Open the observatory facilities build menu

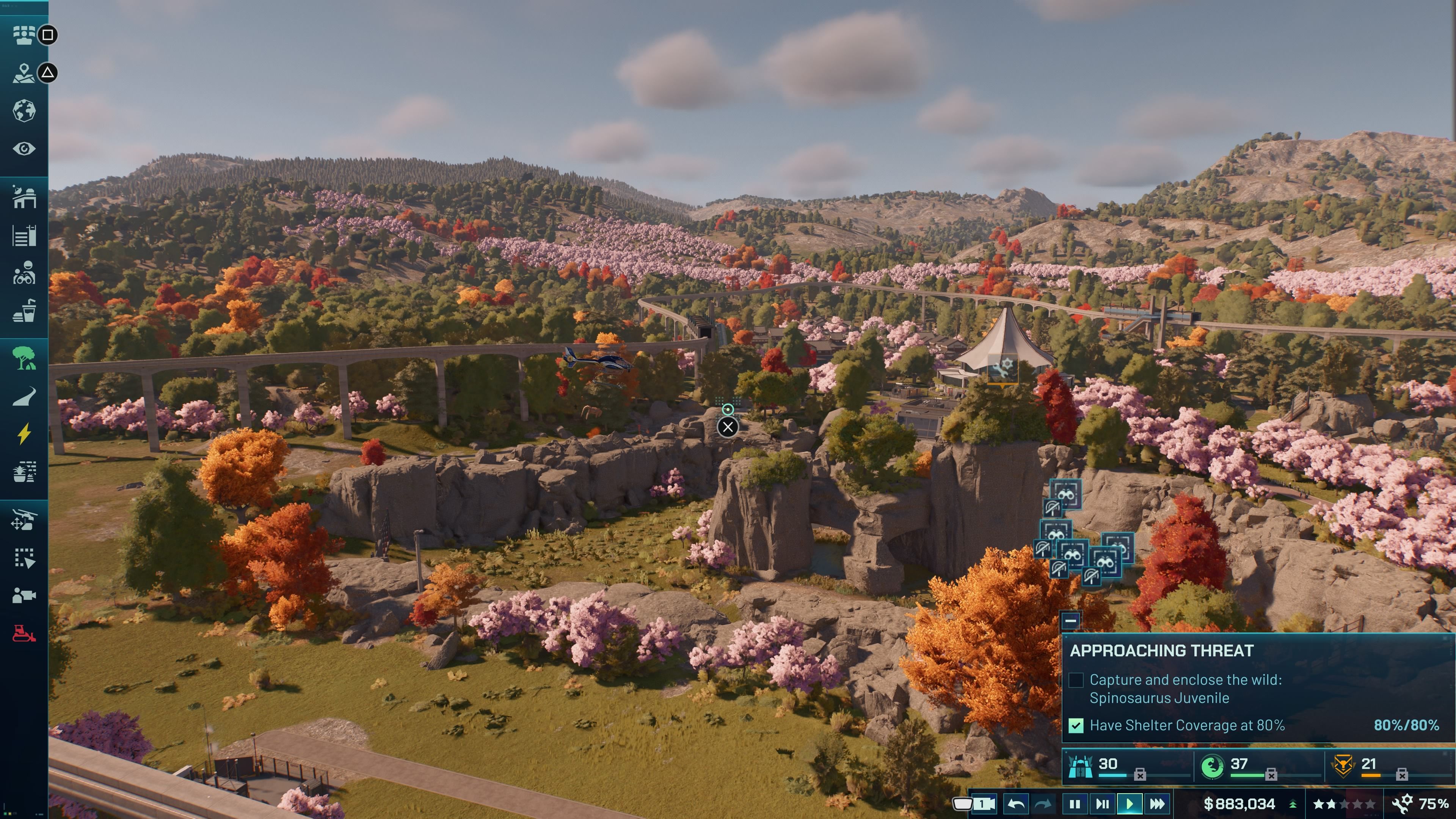24,197
